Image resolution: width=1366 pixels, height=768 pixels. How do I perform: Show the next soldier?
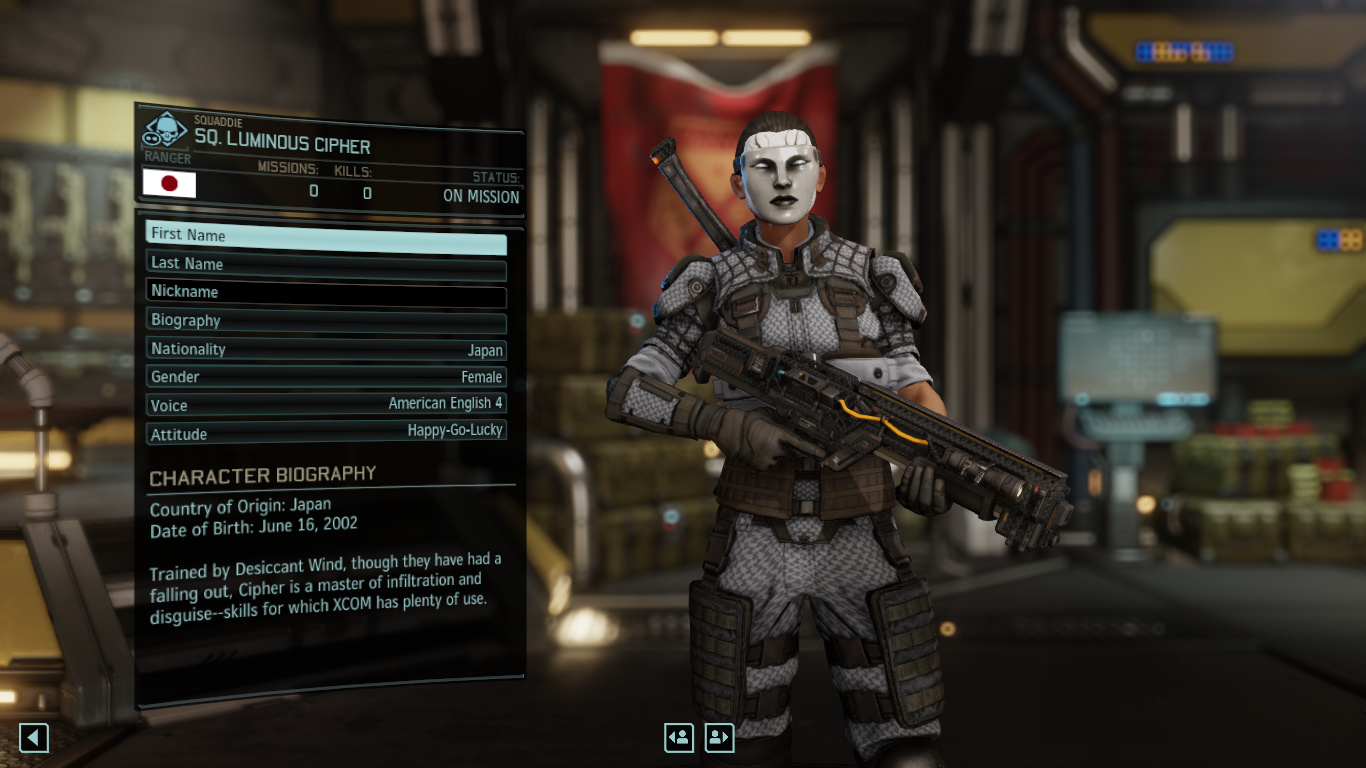click(x=719, y=738)
